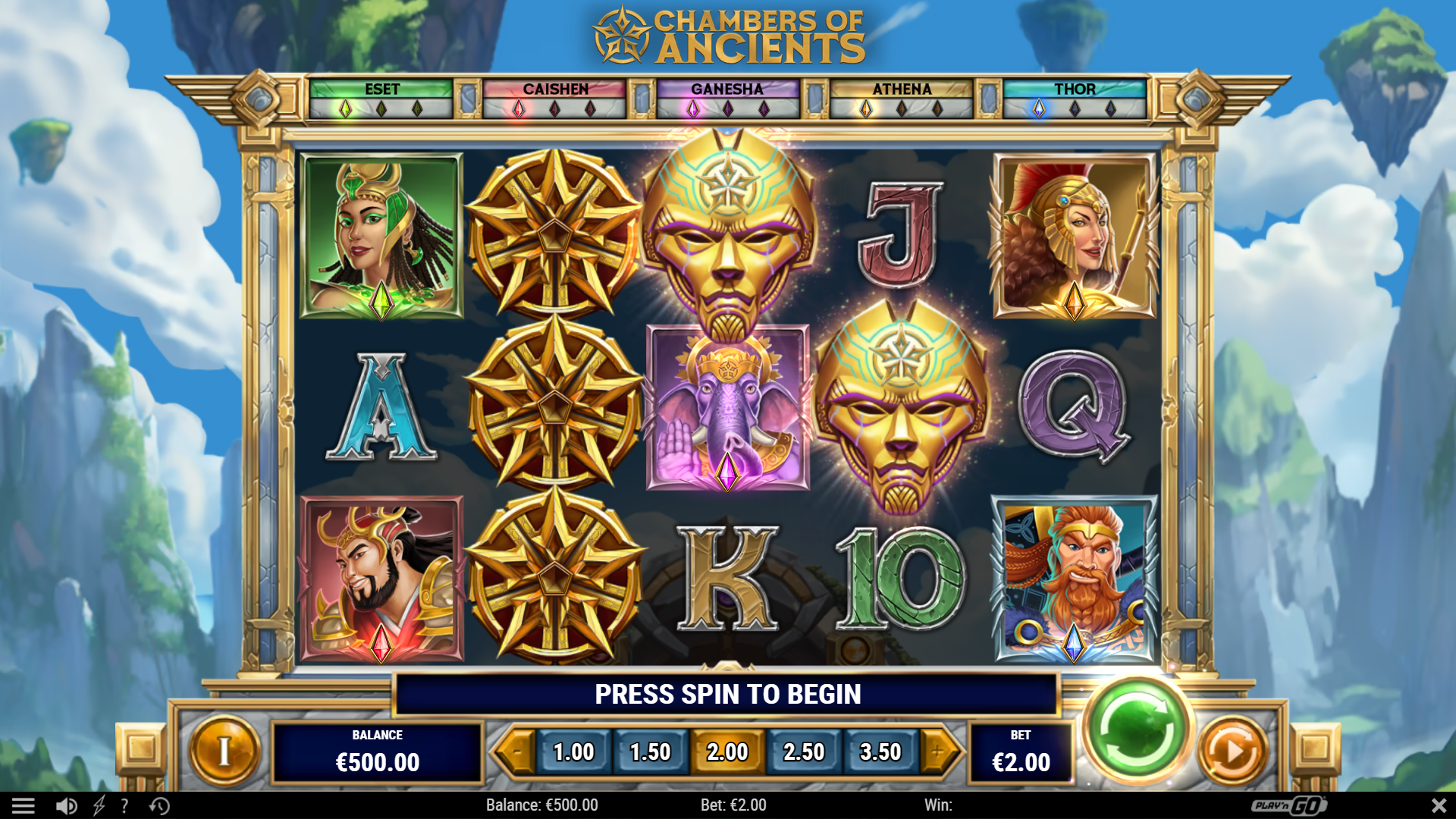This screenshot has width=1456, height=819.
Task: Open help with the question mark
Action: coord(124,805)
